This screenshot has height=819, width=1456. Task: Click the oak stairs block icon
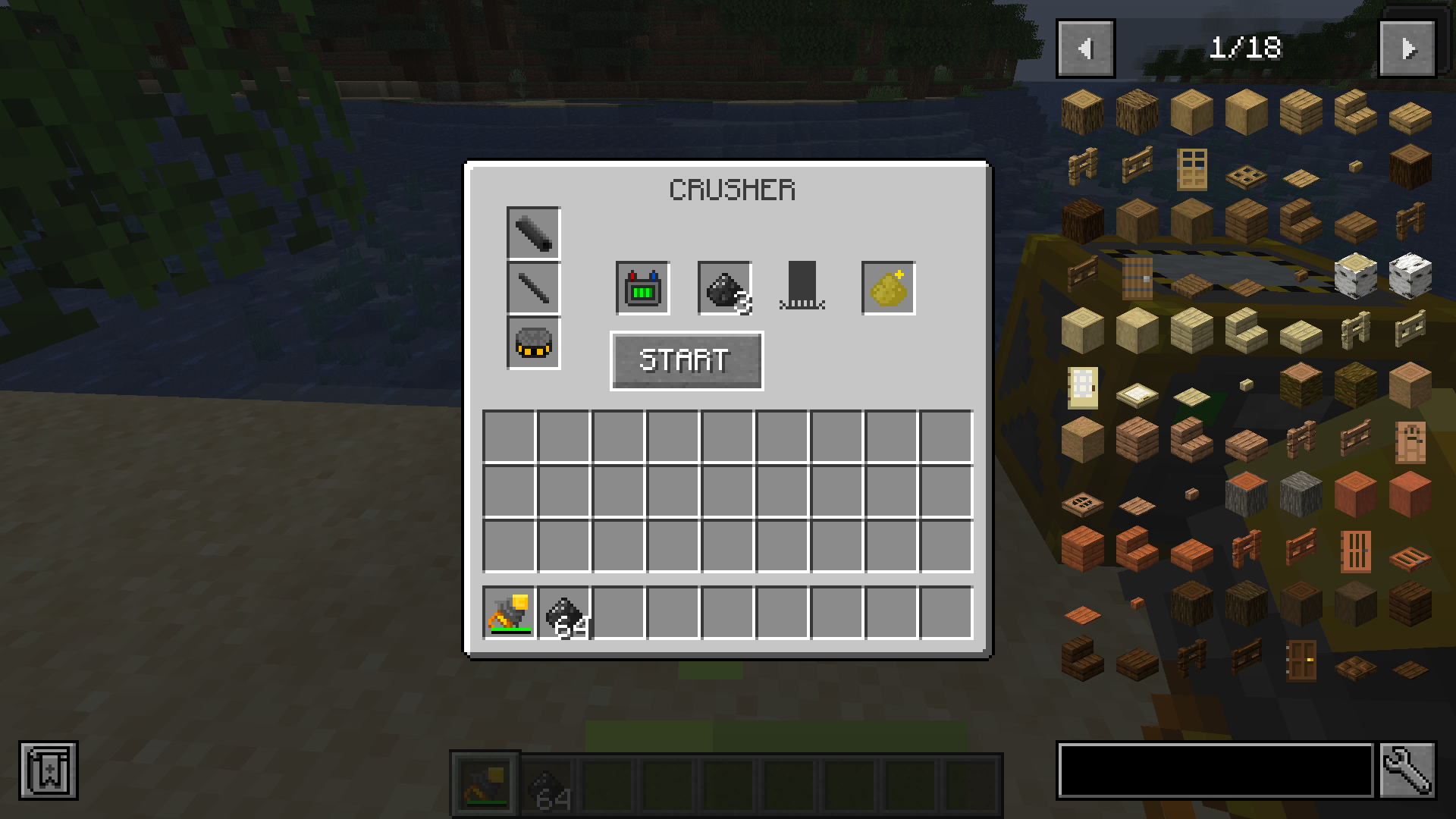(x=1357, y=112)
